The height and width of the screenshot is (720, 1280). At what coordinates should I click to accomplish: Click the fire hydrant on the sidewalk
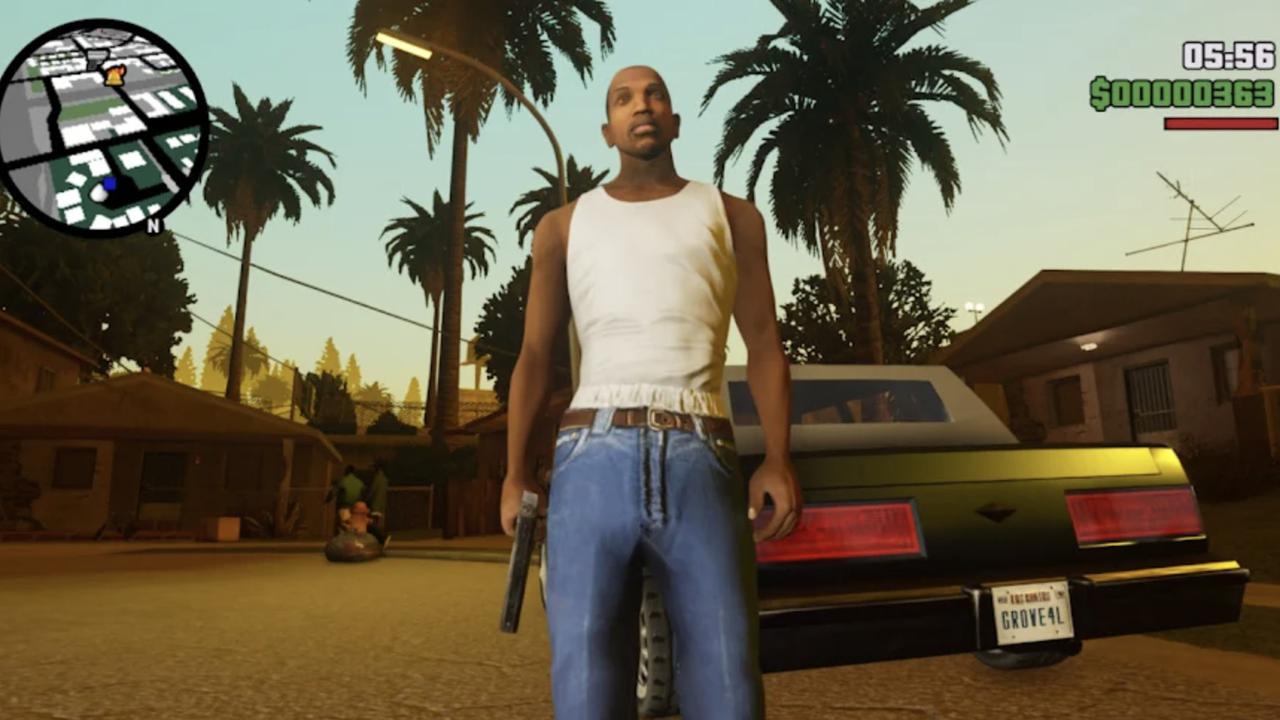[x=361, y=516]
